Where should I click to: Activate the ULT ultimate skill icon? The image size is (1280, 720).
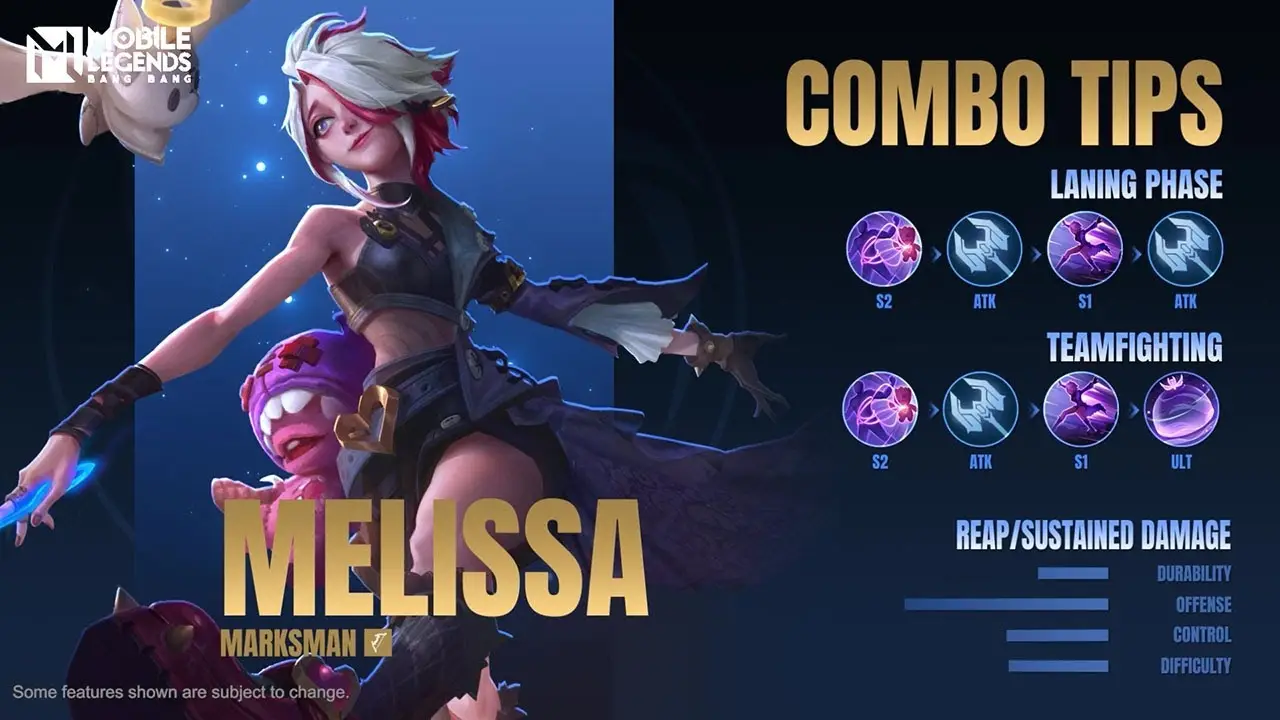1181,409
